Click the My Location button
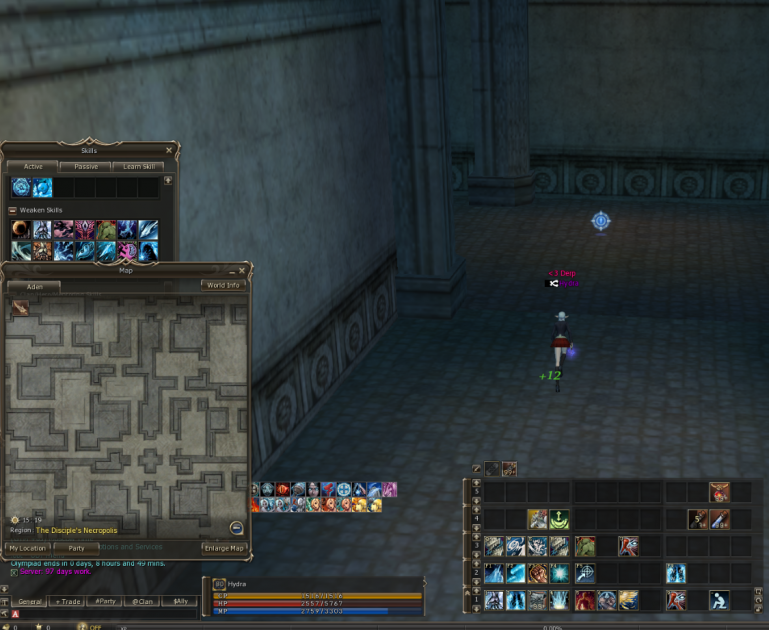Viewport: 769px width, 630px height. [x=28, y=548]
